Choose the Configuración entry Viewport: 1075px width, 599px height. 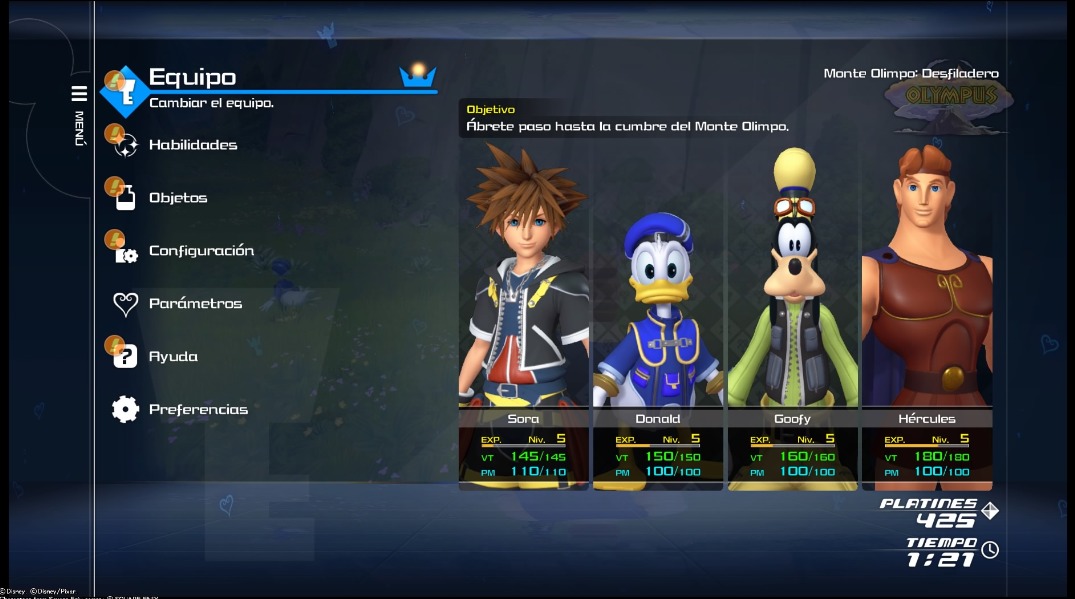(201, 251)
